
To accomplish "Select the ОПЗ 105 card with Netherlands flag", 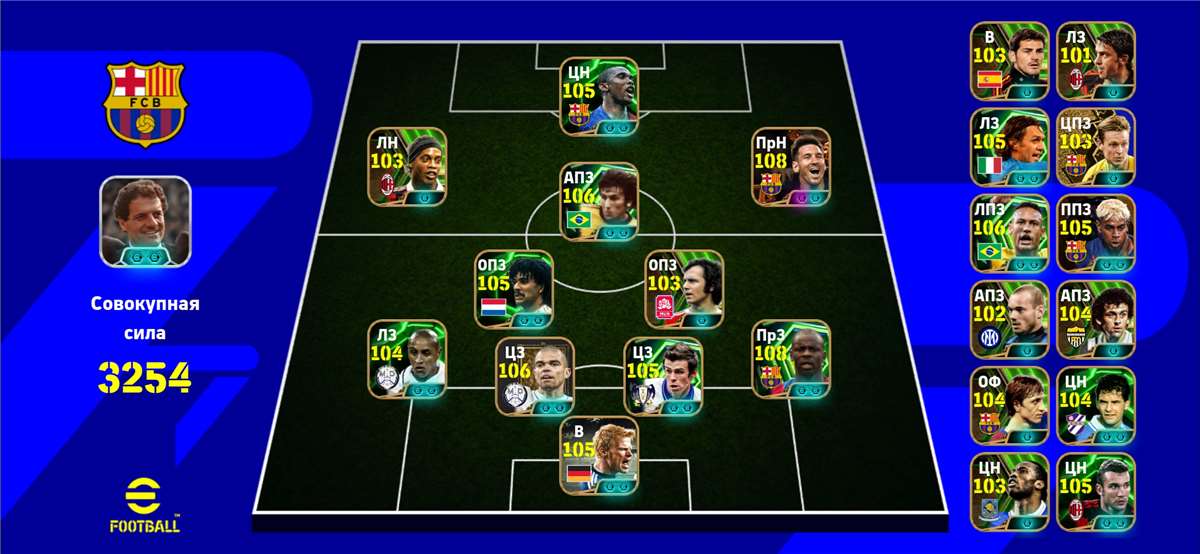I will [x=515, y=290].
